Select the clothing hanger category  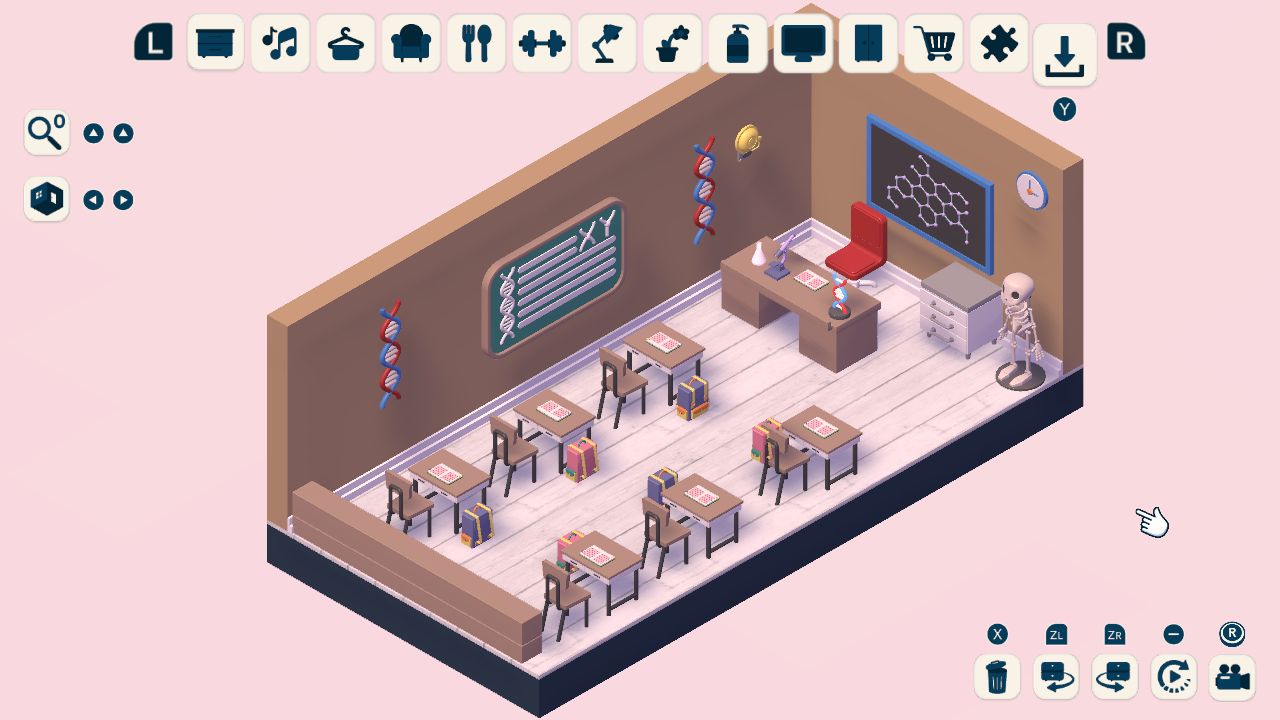(x=345, y=43)
